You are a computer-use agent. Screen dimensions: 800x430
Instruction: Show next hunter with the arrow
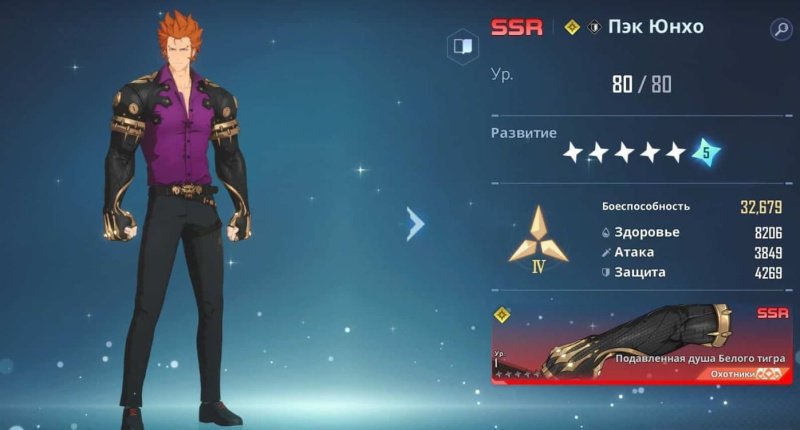415,224
